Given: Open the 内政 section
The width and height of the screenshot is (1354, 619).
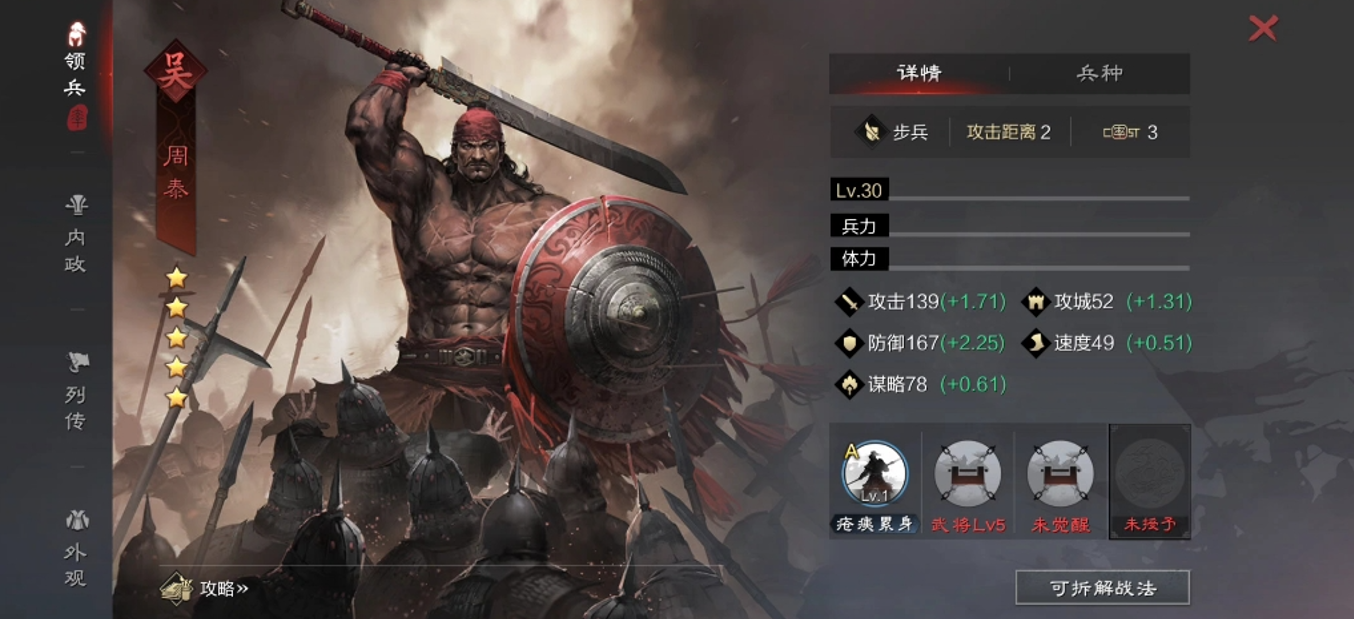Looking at the screenshot, I should pos(76,235).
